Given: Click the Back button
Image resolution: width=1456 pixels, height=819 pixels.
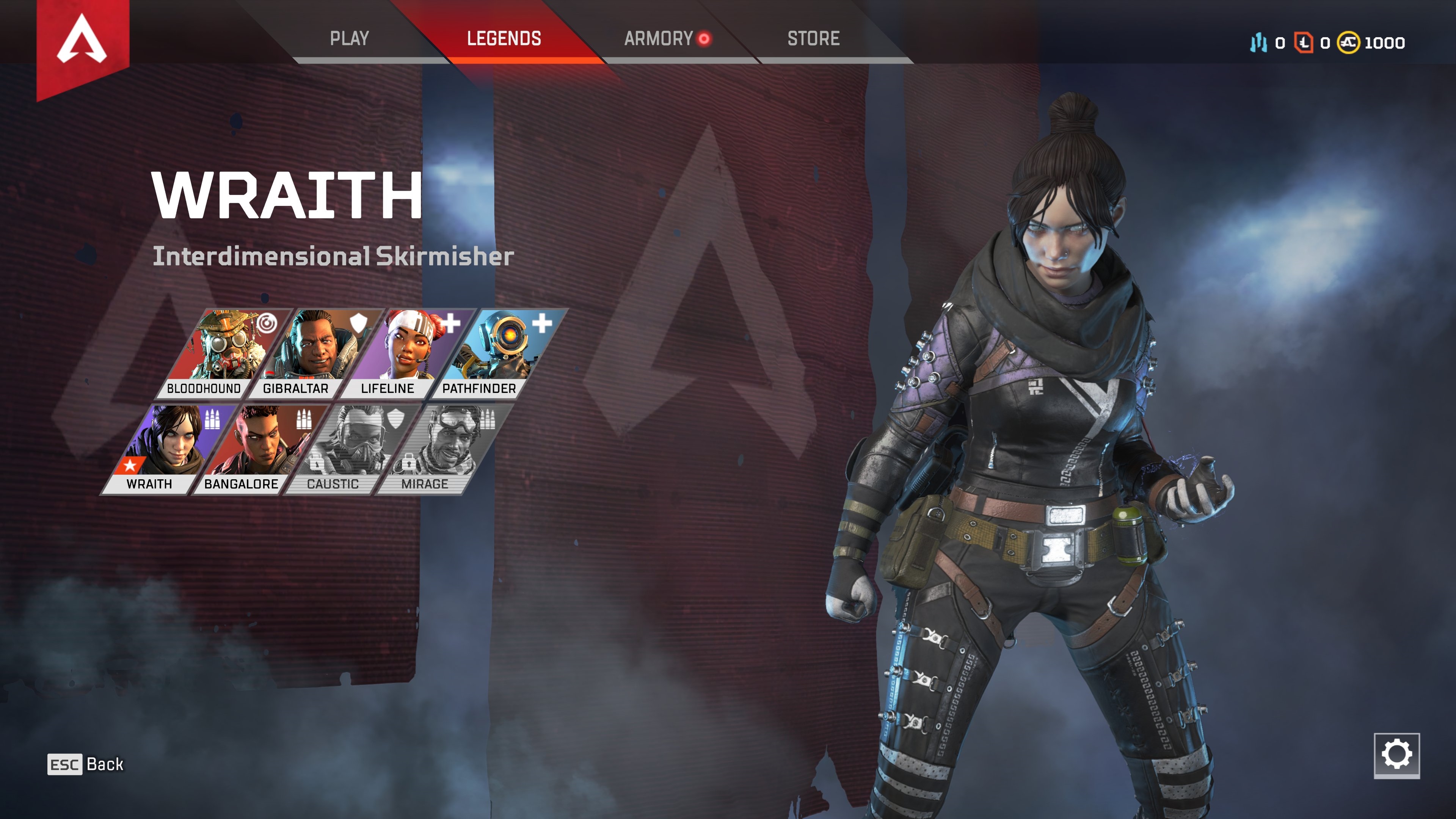Looking at the screenshot, I should [86, 764].
